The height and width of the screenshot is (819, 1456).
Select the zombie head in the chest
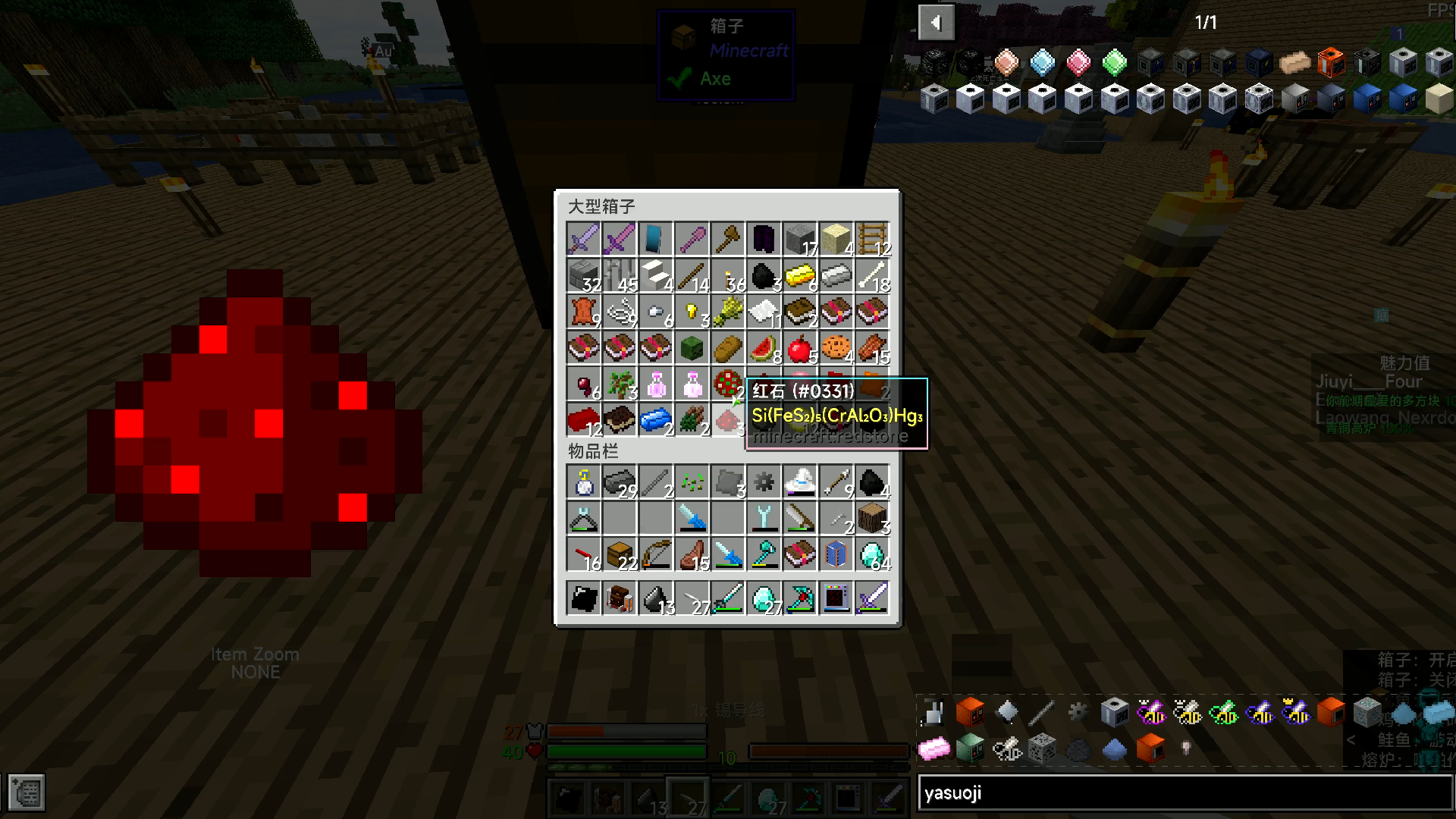(692, 347)
